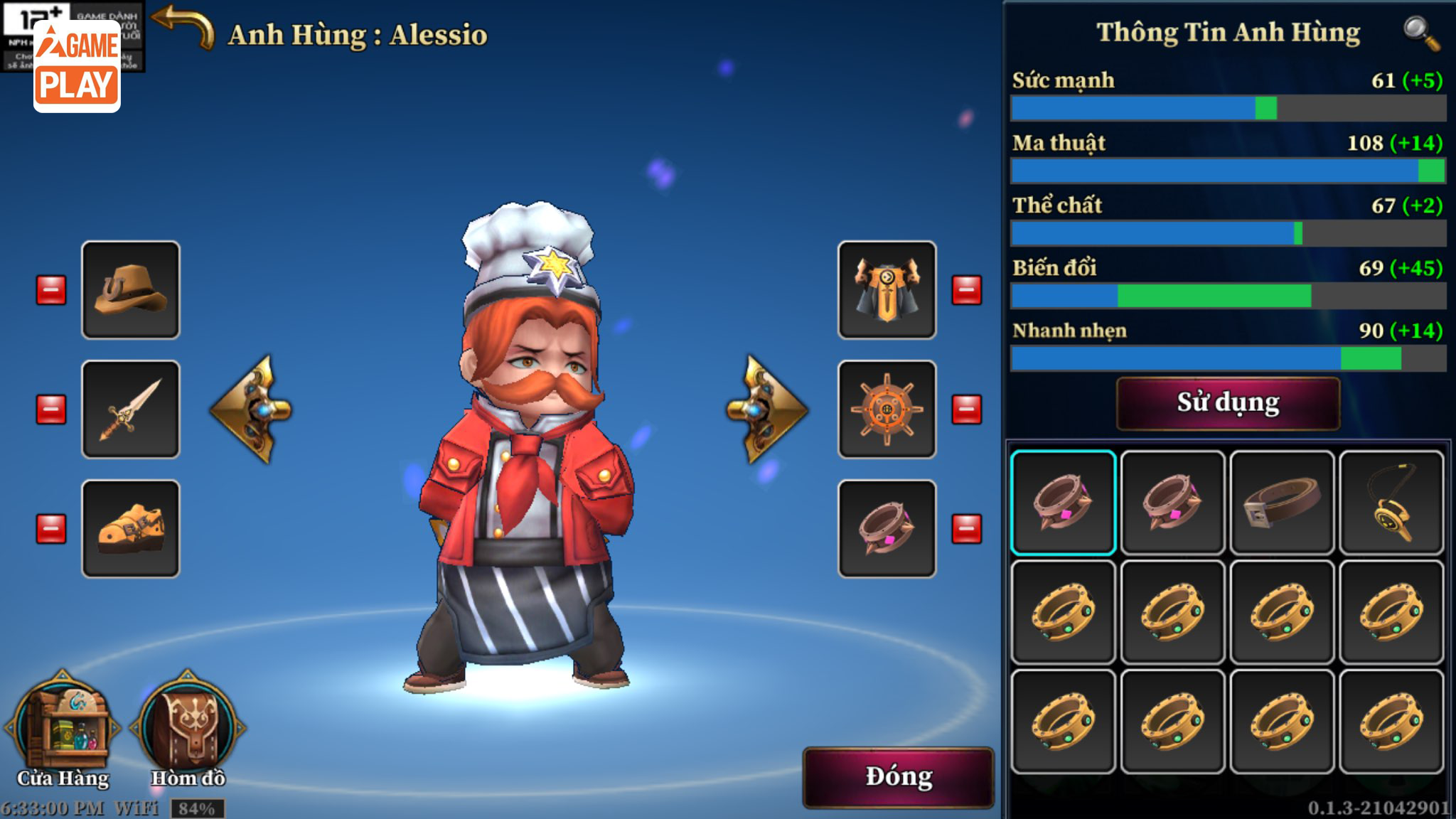Select the equipped armor slot

pyautogui.click(x=887, y=289)
